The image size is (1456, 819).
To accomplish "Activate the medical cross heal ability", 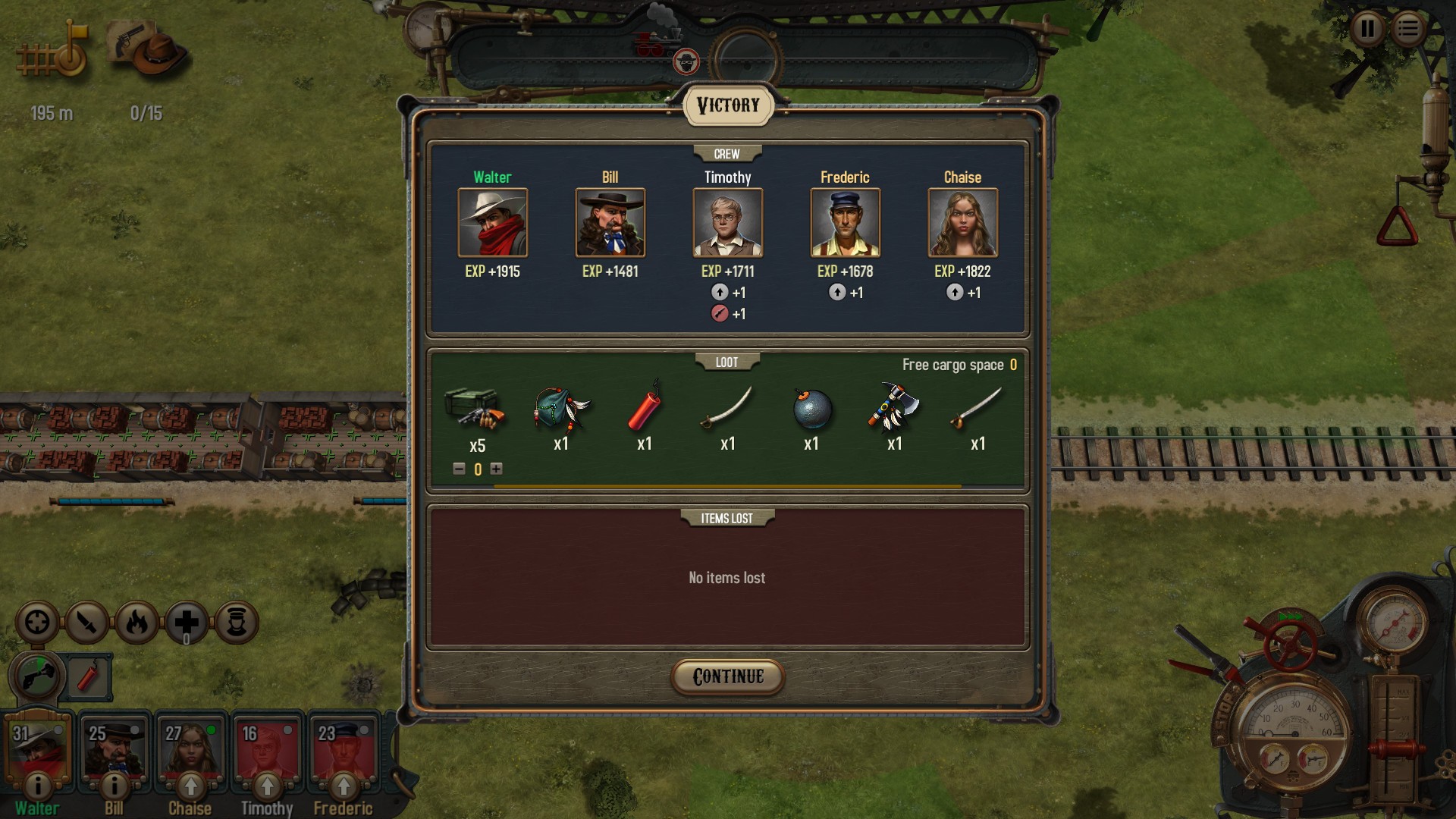I will click(x=187, y=623).
